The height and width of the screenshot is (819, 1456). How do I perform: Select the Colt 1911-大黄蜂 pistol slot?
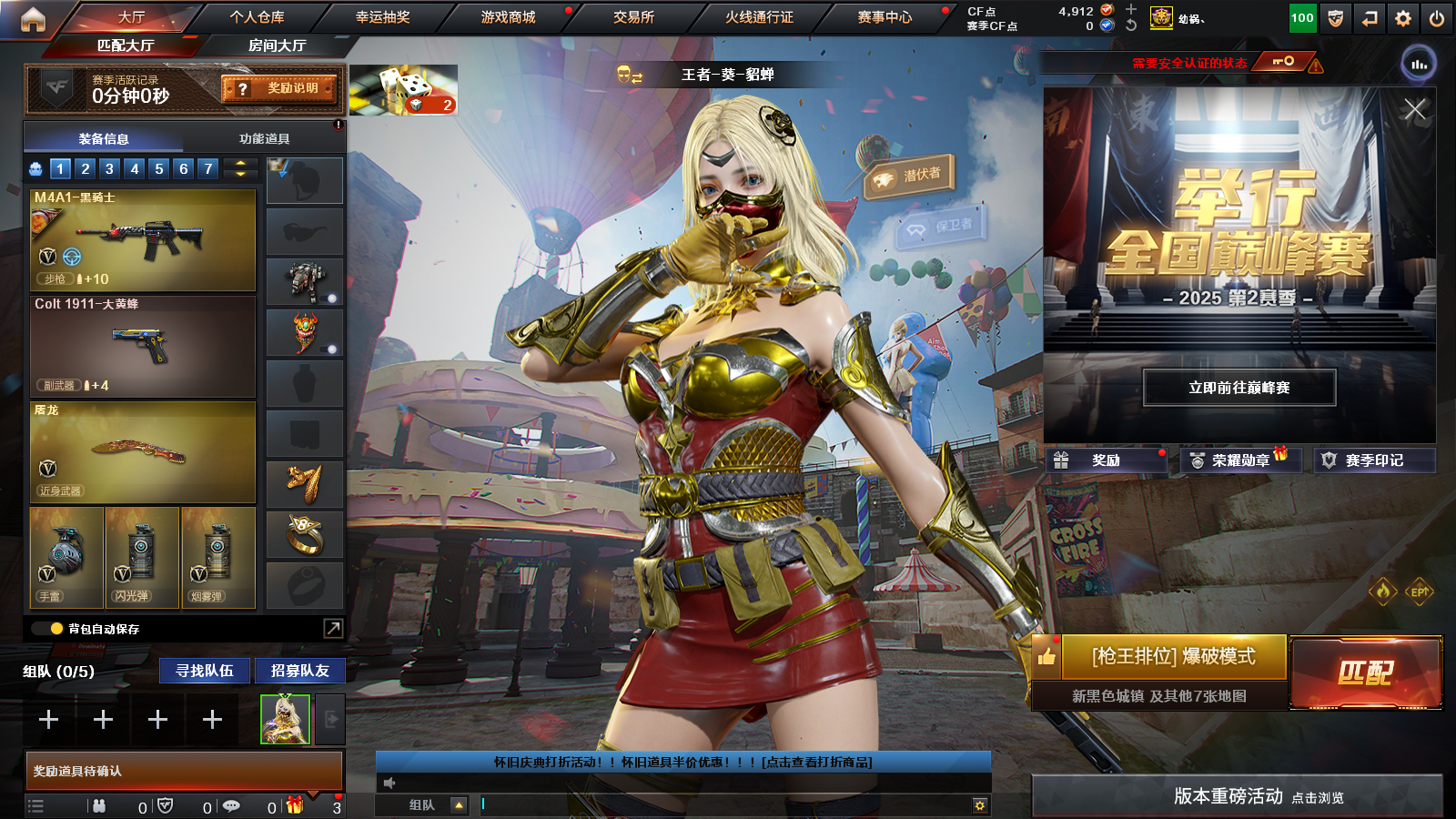coord(143,347)
